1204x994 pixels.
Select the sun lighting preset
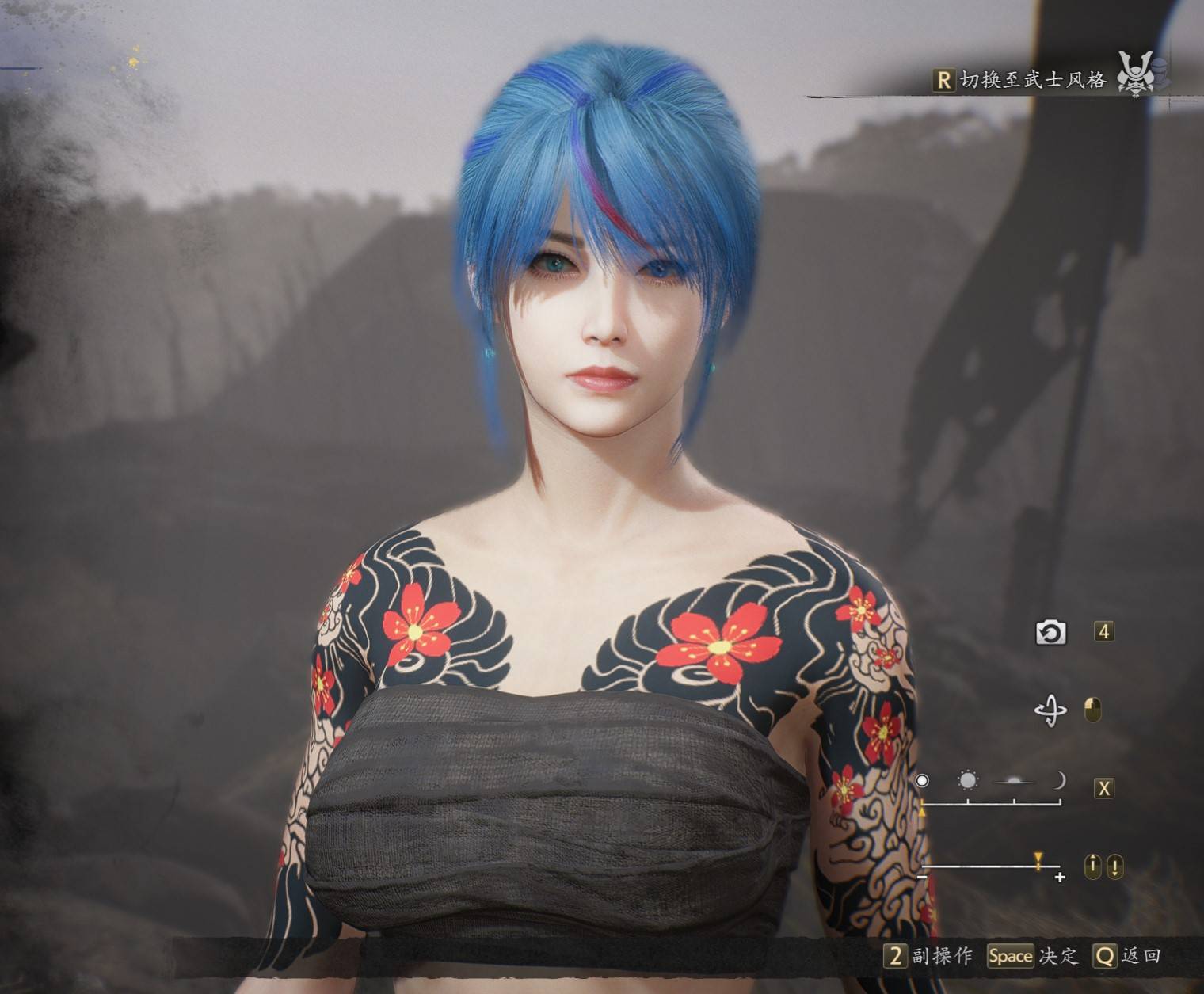click(x=967, y=781)
